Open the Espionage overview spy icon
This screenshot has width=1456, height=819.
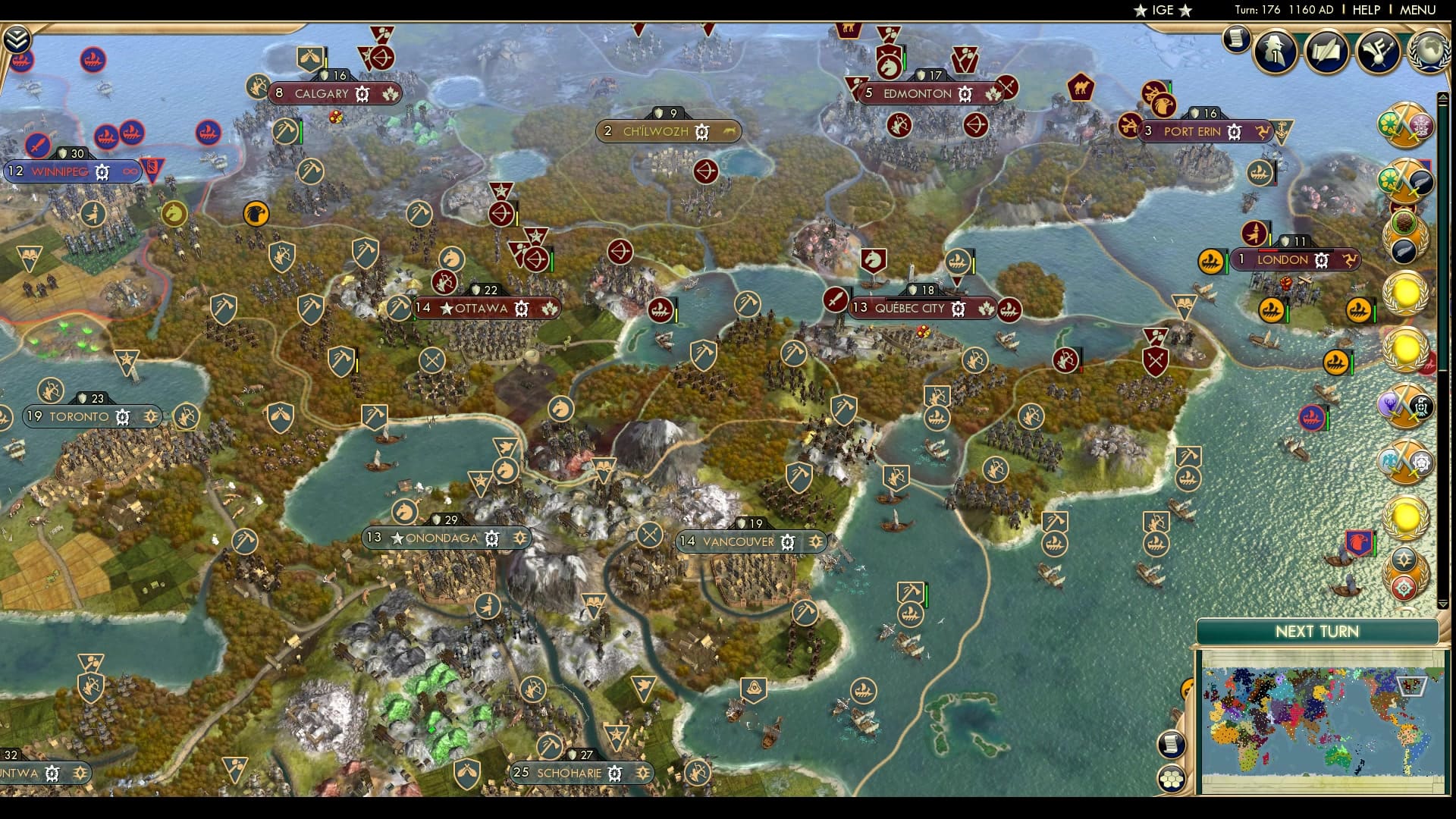click(x=1274, y=52)
